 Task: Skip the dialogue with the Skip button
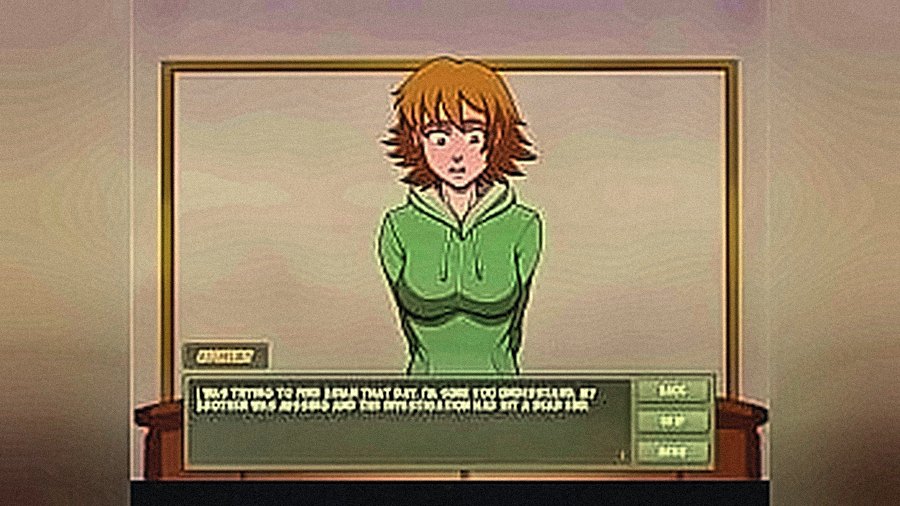[671, 421]
